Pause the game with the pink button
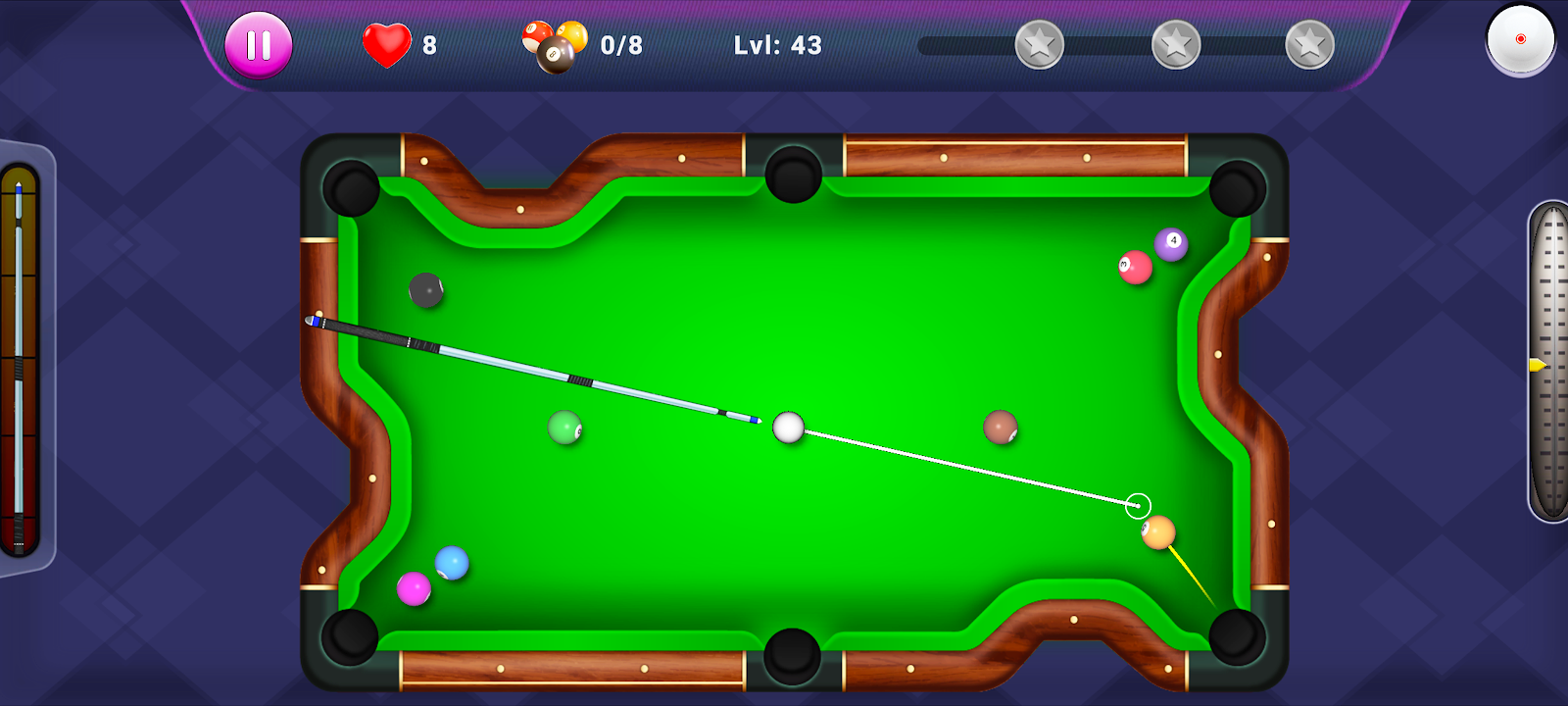 259,45
